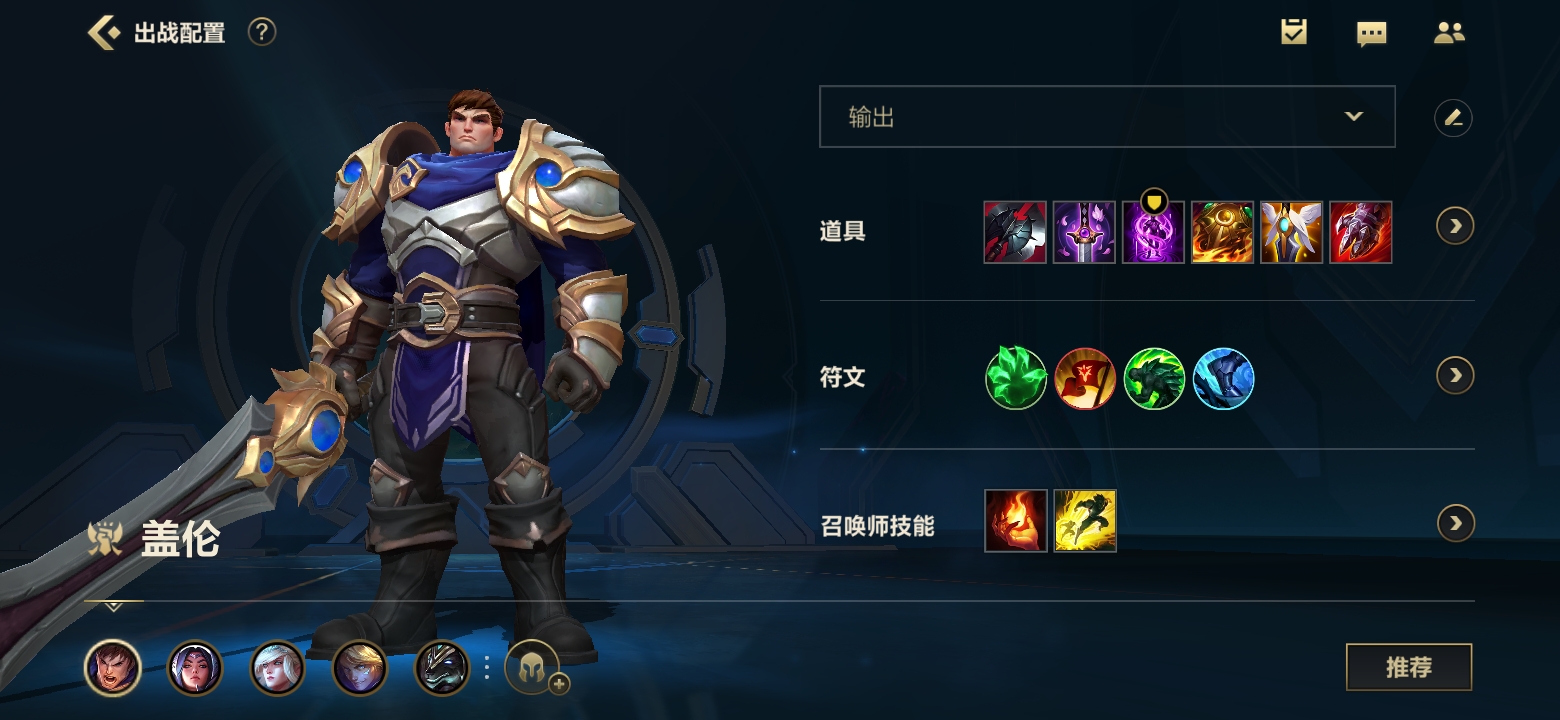Select the blue boot rune icon

point(1223,379)
